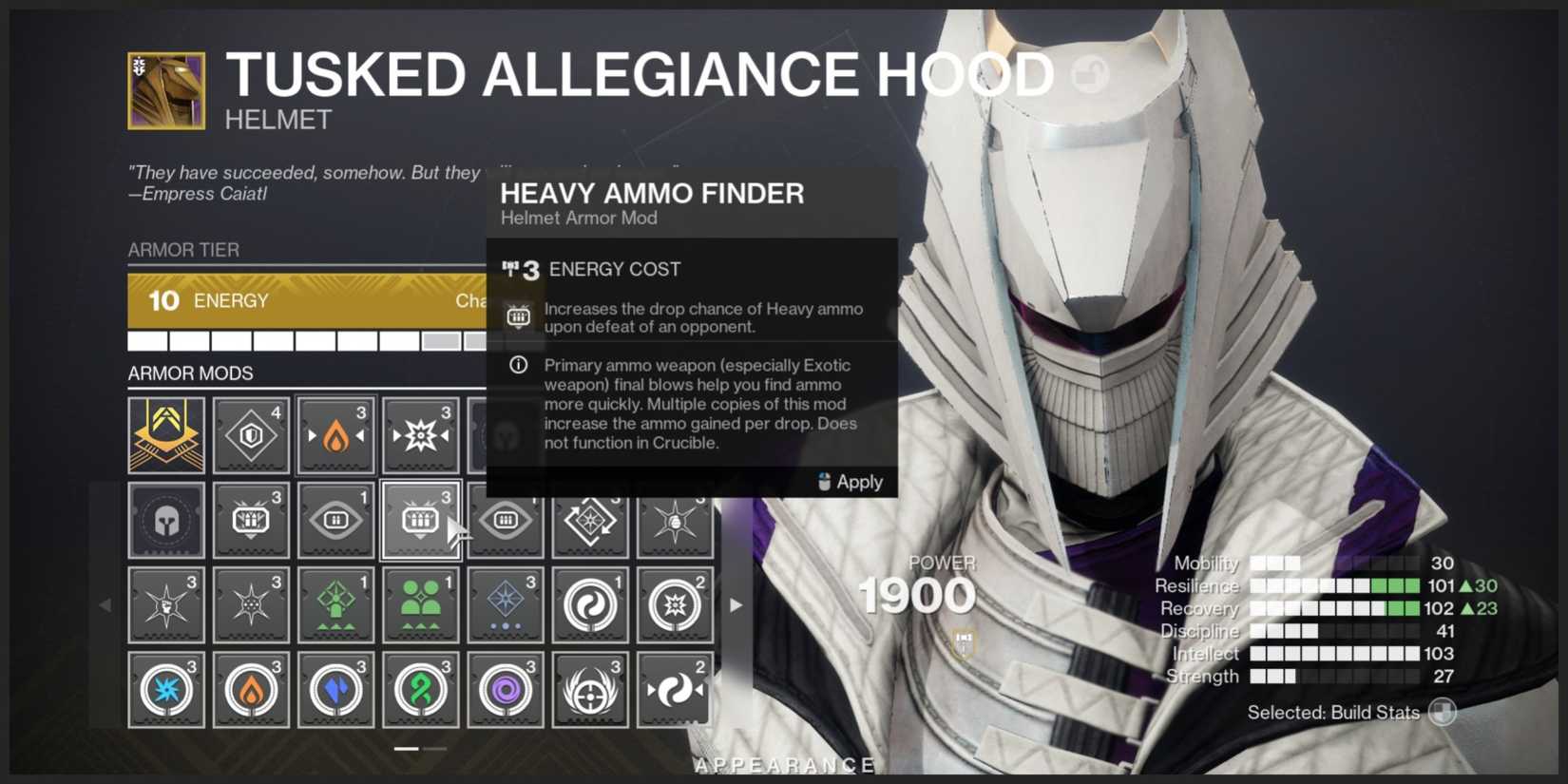This screenshot has height=784, width=1568.
Task: Select the Heavy Ammo Finder mod
Action: (x=420, y=520)
